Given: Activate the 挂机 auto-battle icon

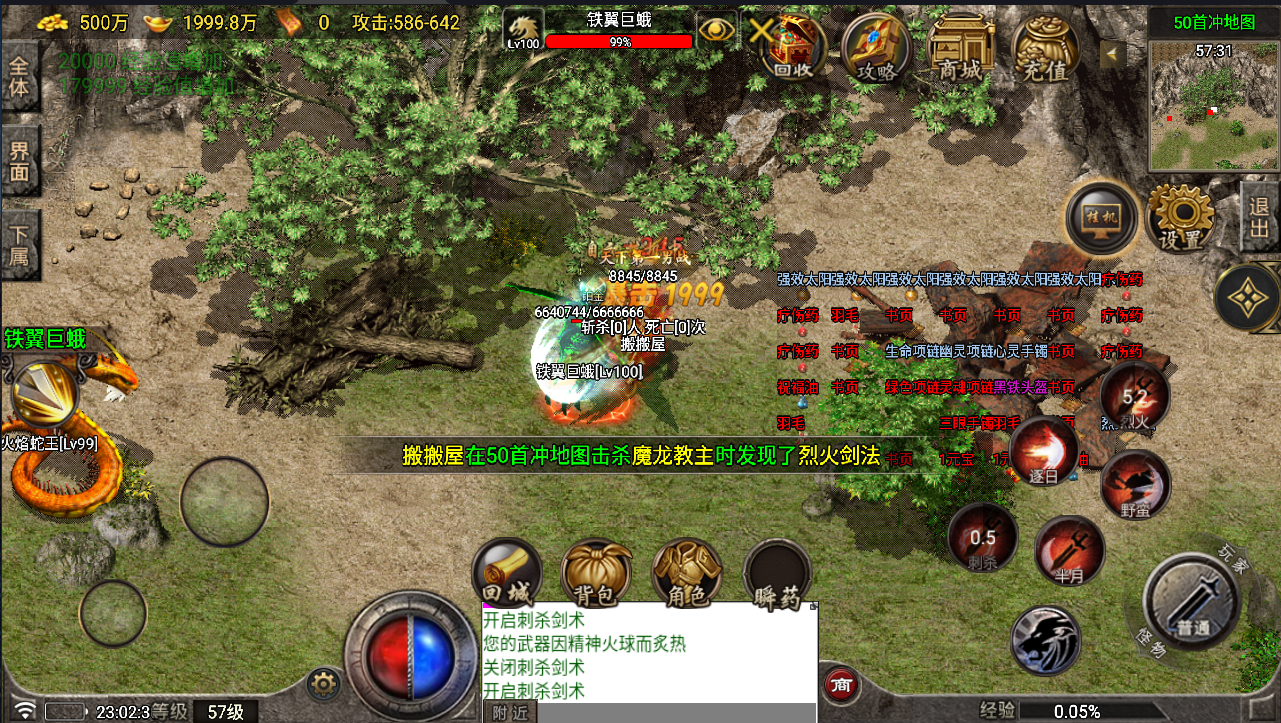Looking at the screenshot, I should (1100, 218).
